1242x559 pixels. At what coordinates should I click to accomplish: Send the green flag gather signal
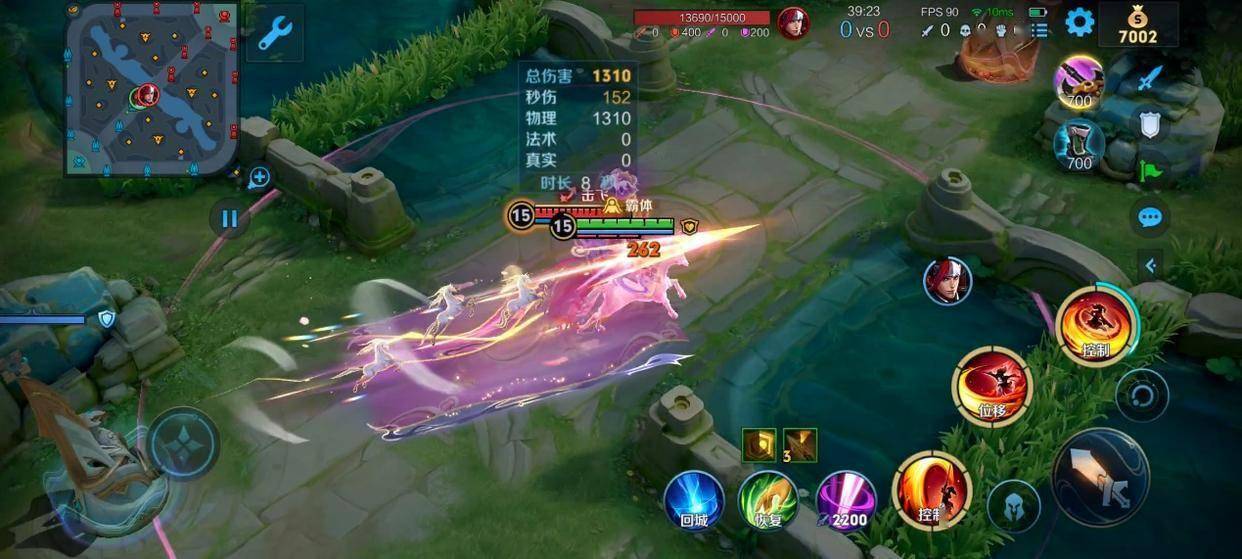[x=1150, y=169]
